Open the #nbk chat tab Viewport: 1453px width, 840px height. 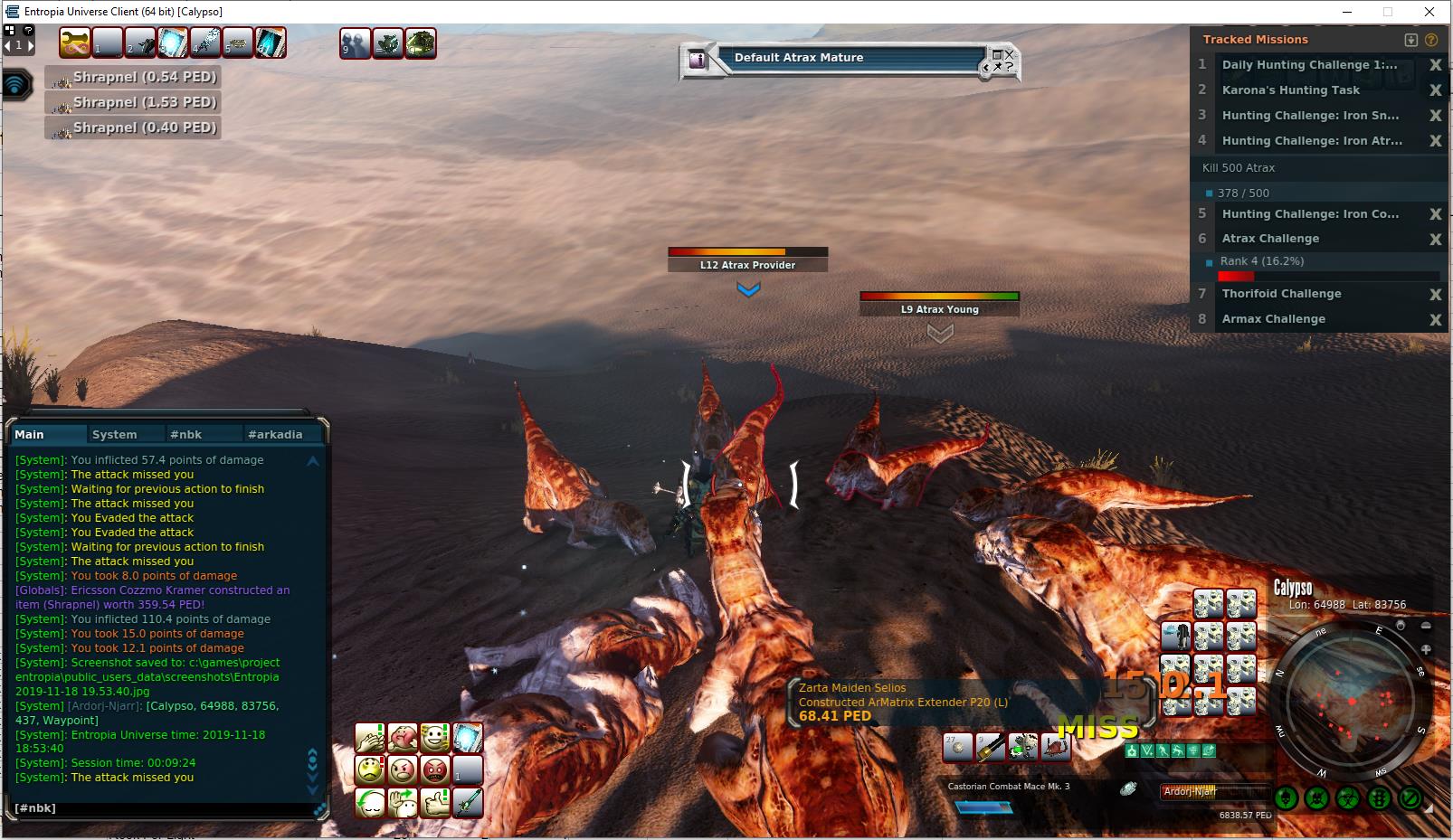click(186, 435)
